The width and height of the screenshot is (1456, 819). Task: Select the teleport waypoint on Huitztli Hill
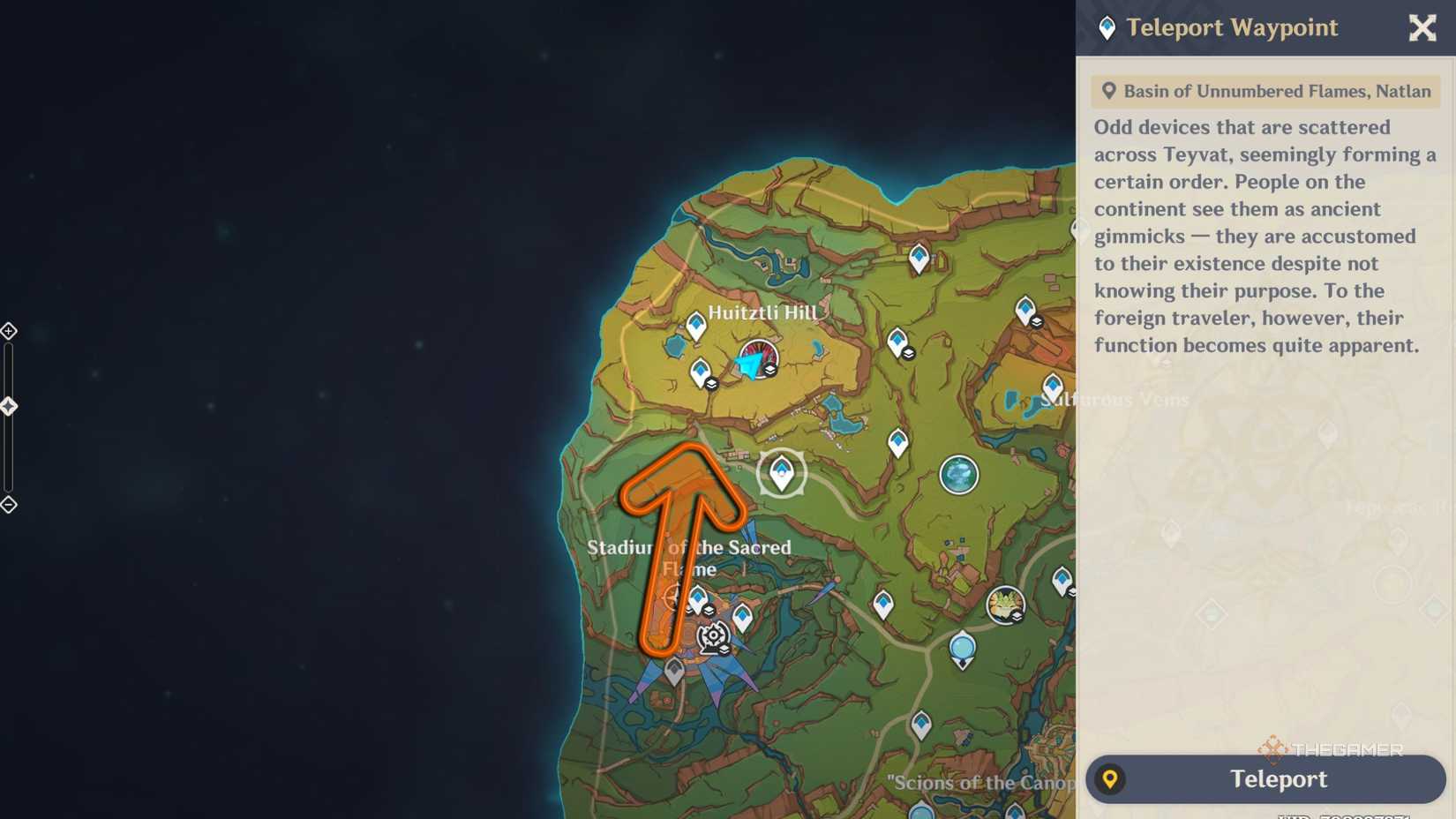click(695, 324)
